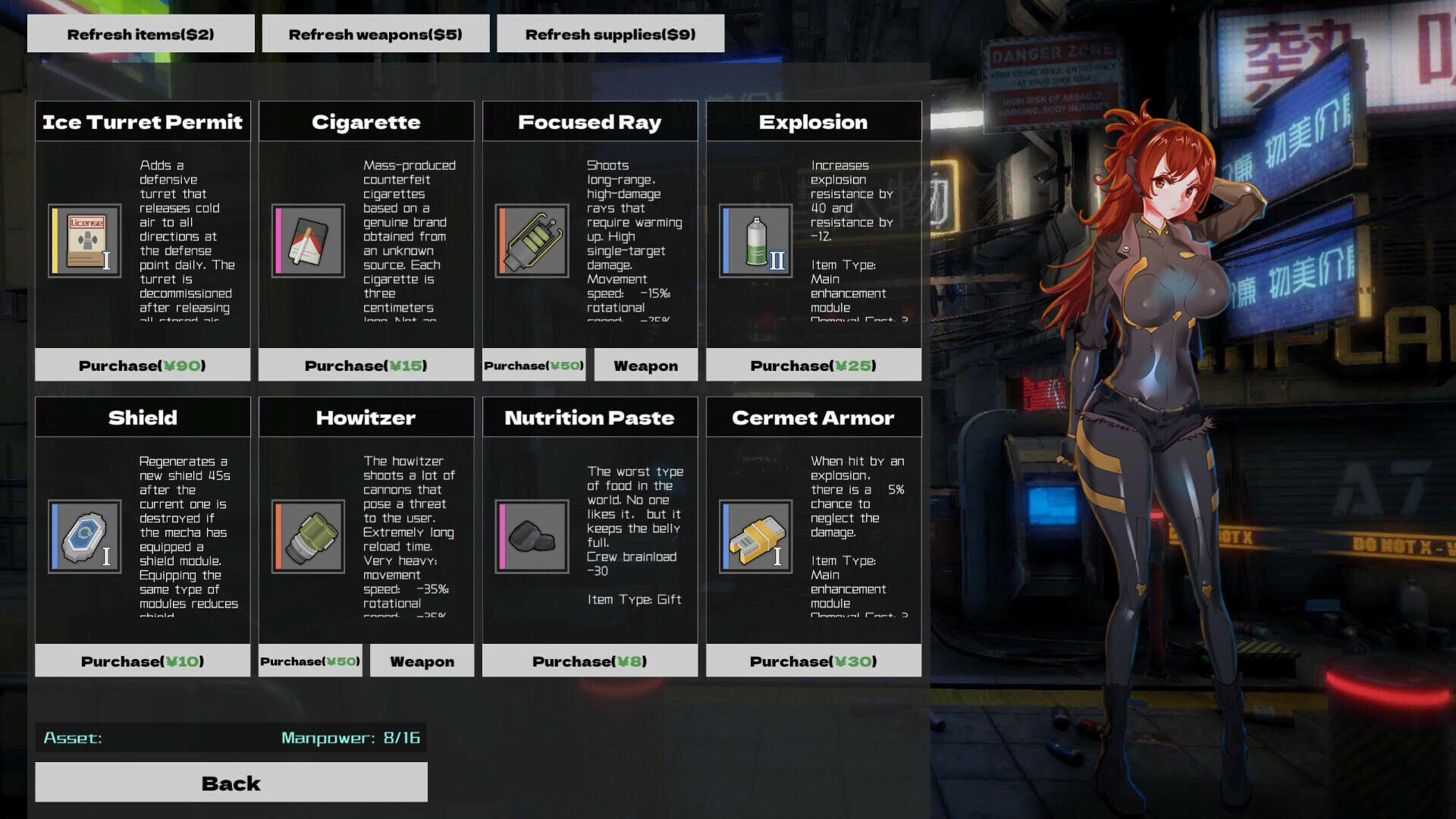Purchase Nutrition Paste for ¥8

tap(590, 661)
